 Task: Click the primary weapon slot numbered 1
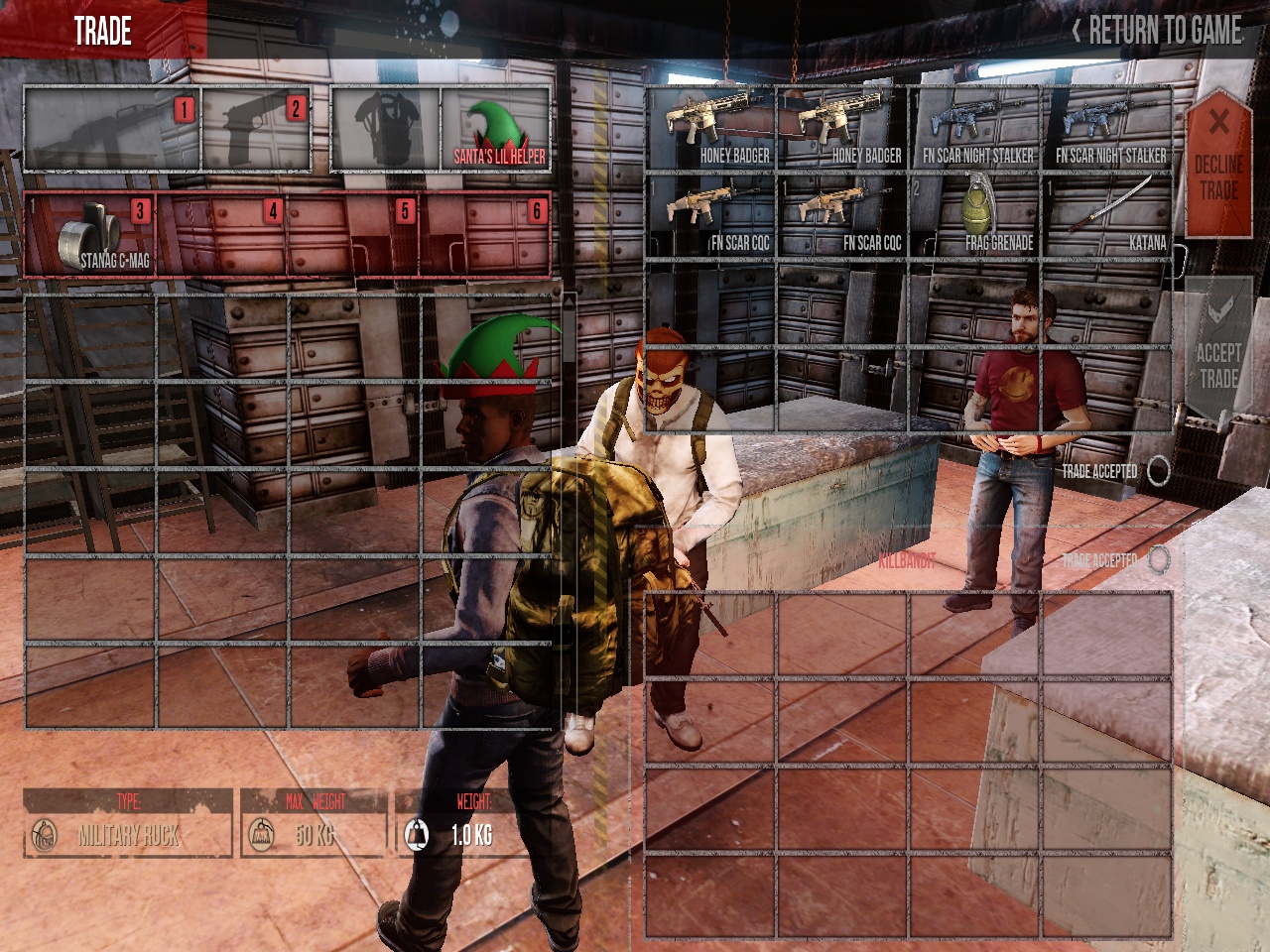click(x=111, y=129)
